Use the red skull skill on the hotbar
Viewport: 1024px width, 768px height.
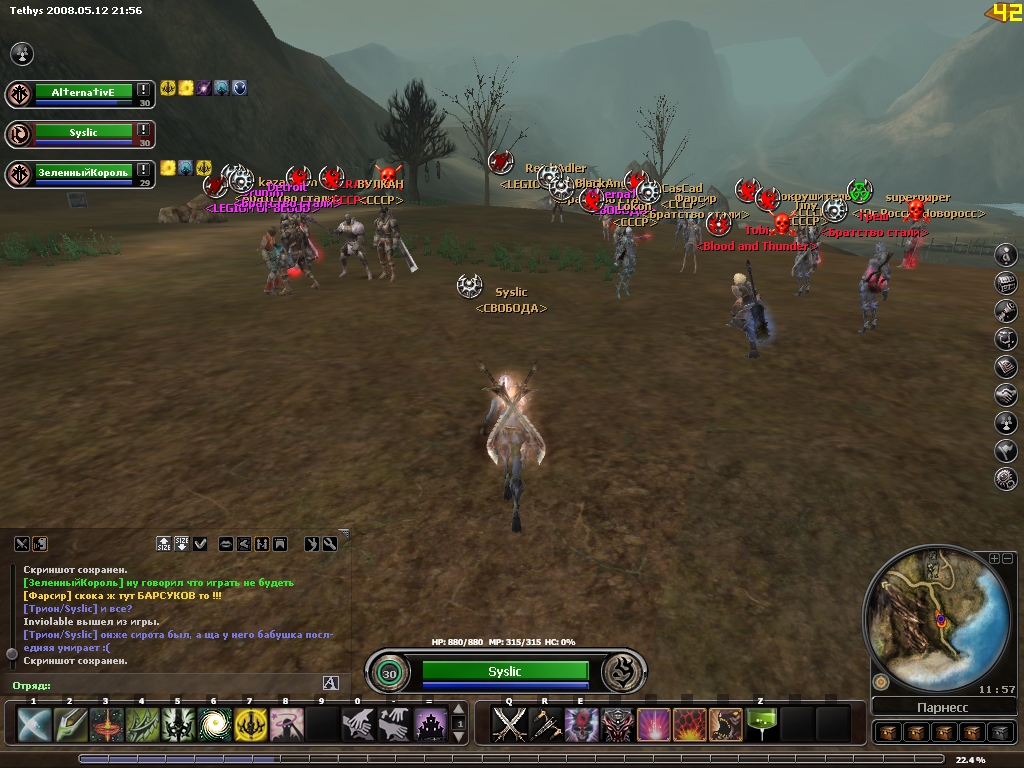click(x=581, y=723)
